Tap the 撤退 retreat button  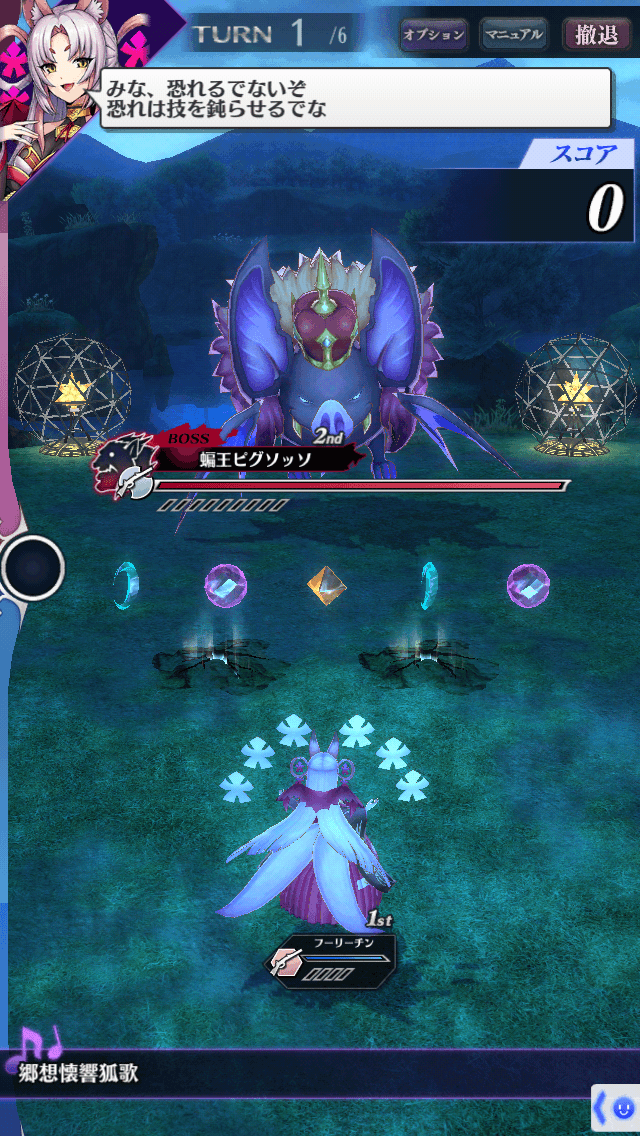tap(596, 35)
